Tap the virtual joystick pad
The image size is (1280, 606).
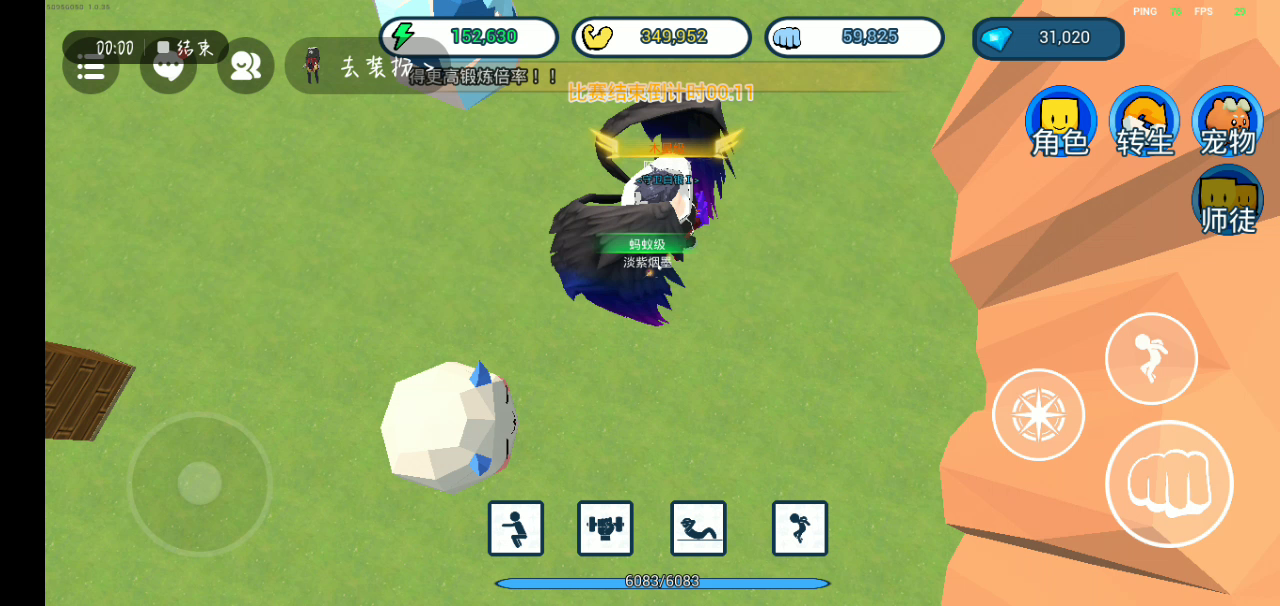coord(200,484)
